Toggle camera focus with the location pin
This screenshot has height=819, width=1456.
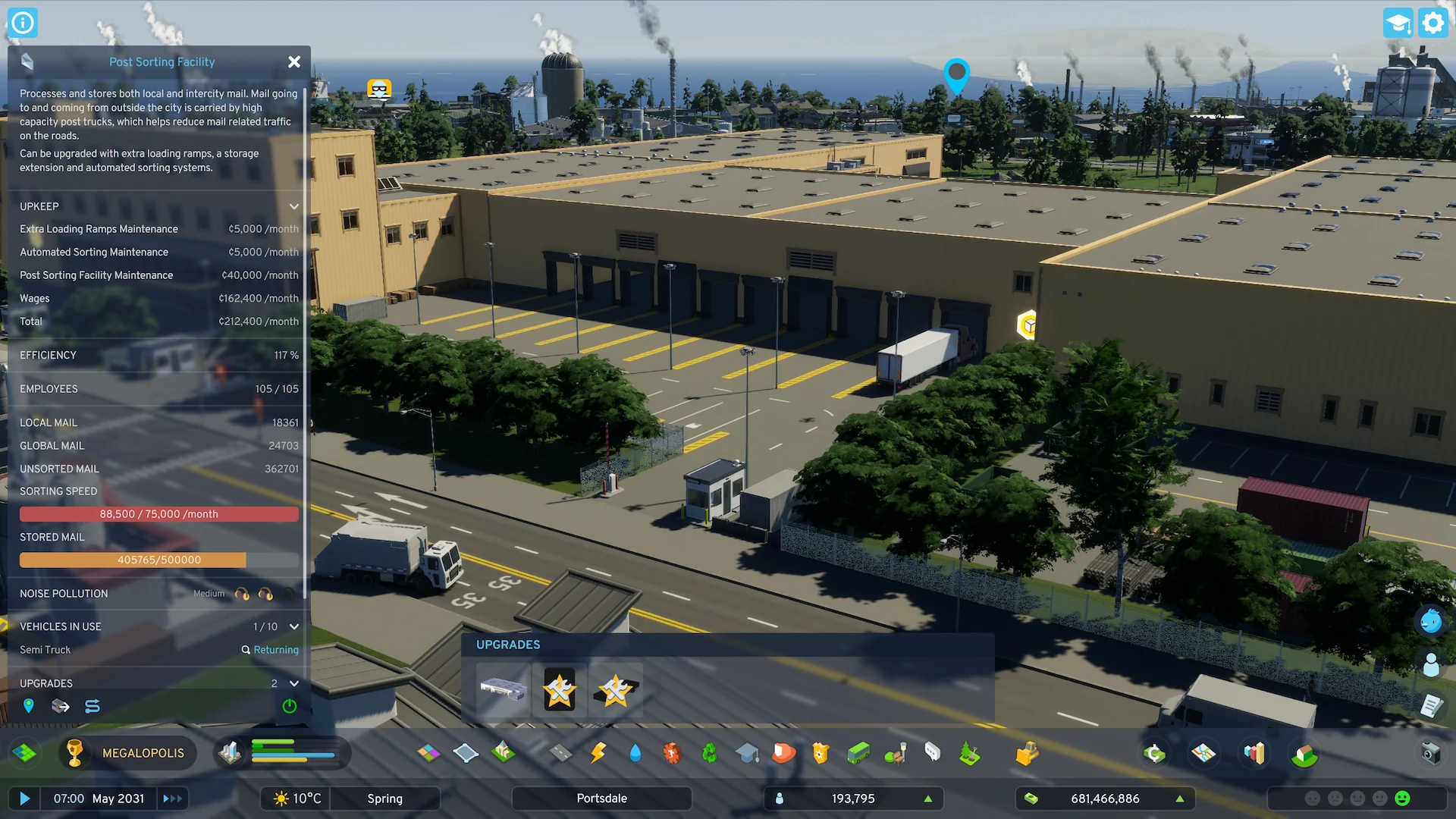tap(29, 706)
